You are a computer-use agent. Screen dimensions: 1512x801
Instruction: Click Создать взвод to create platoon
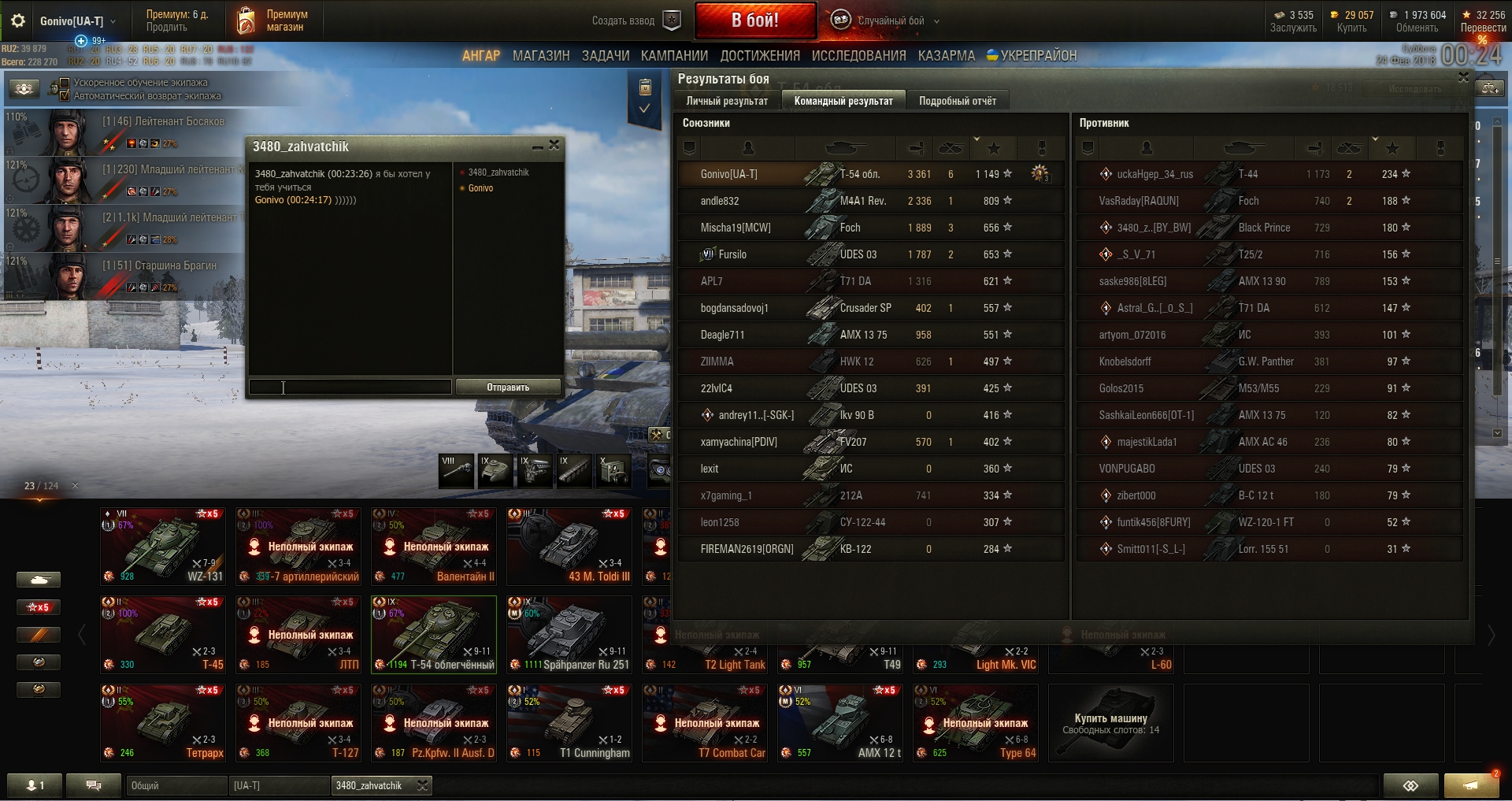pyautogui.click(x=634, y=20)
